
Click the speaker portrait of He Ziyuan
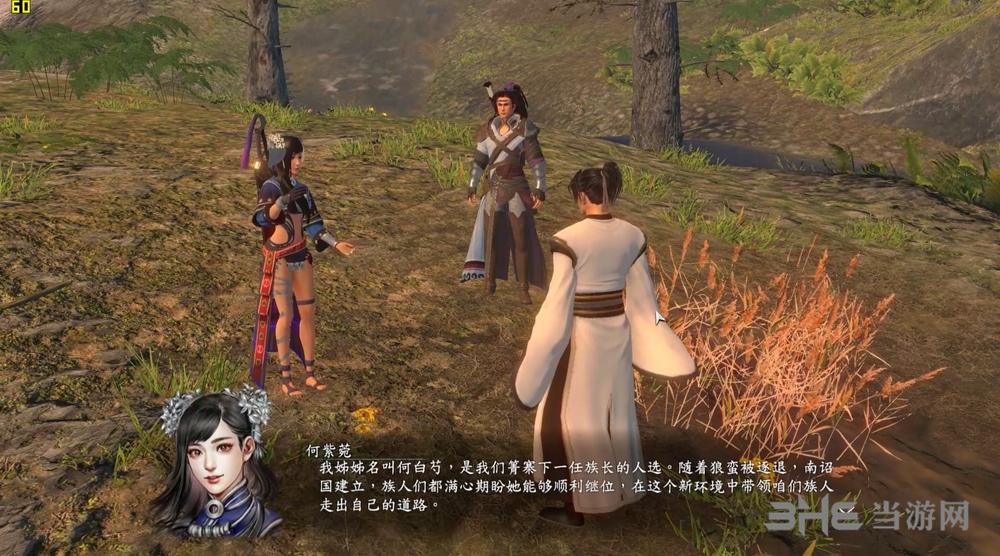click(x=216, y=463)
